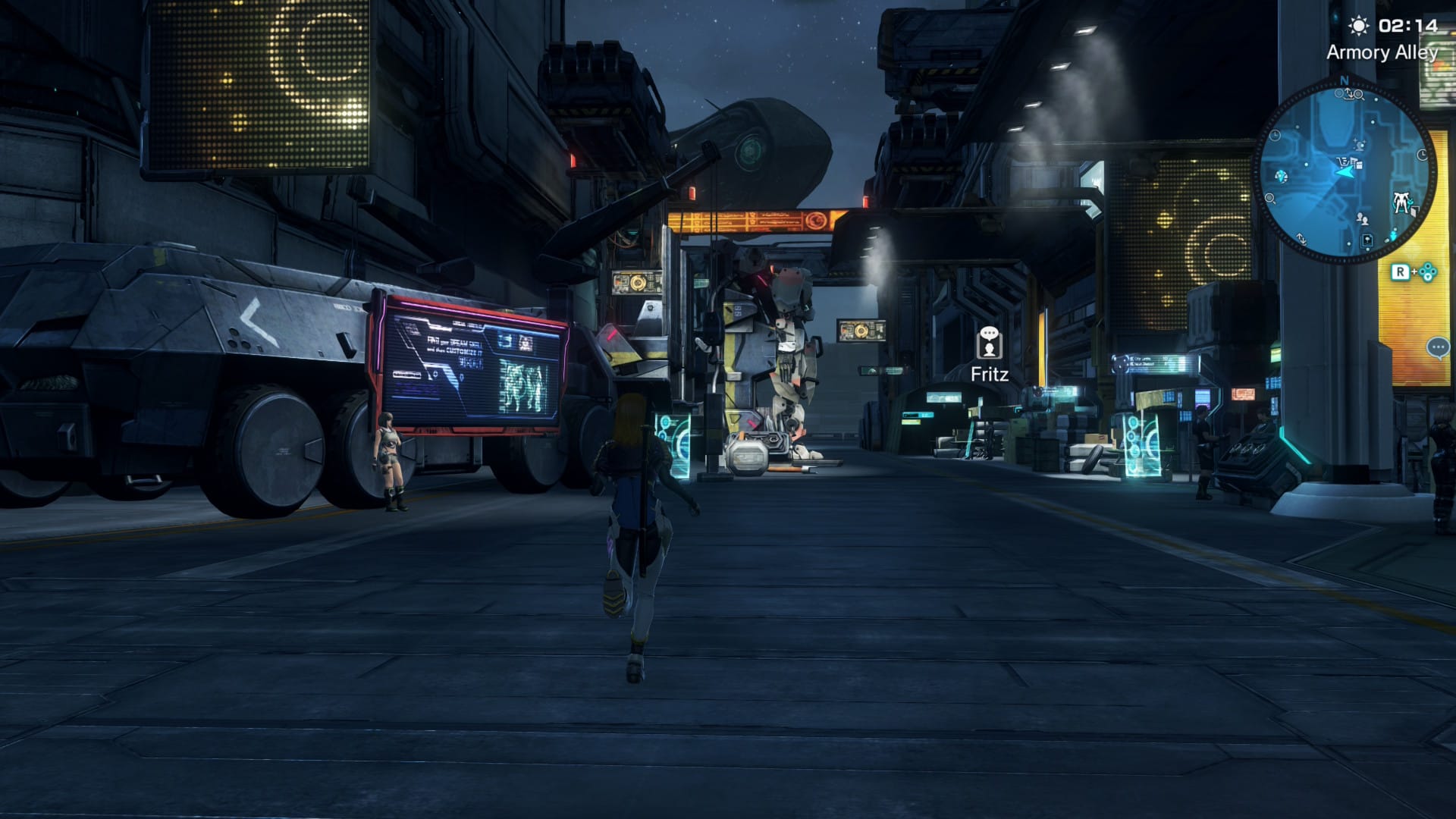Select the magnifying glass marker on the minimap

tap(1358, 95)
